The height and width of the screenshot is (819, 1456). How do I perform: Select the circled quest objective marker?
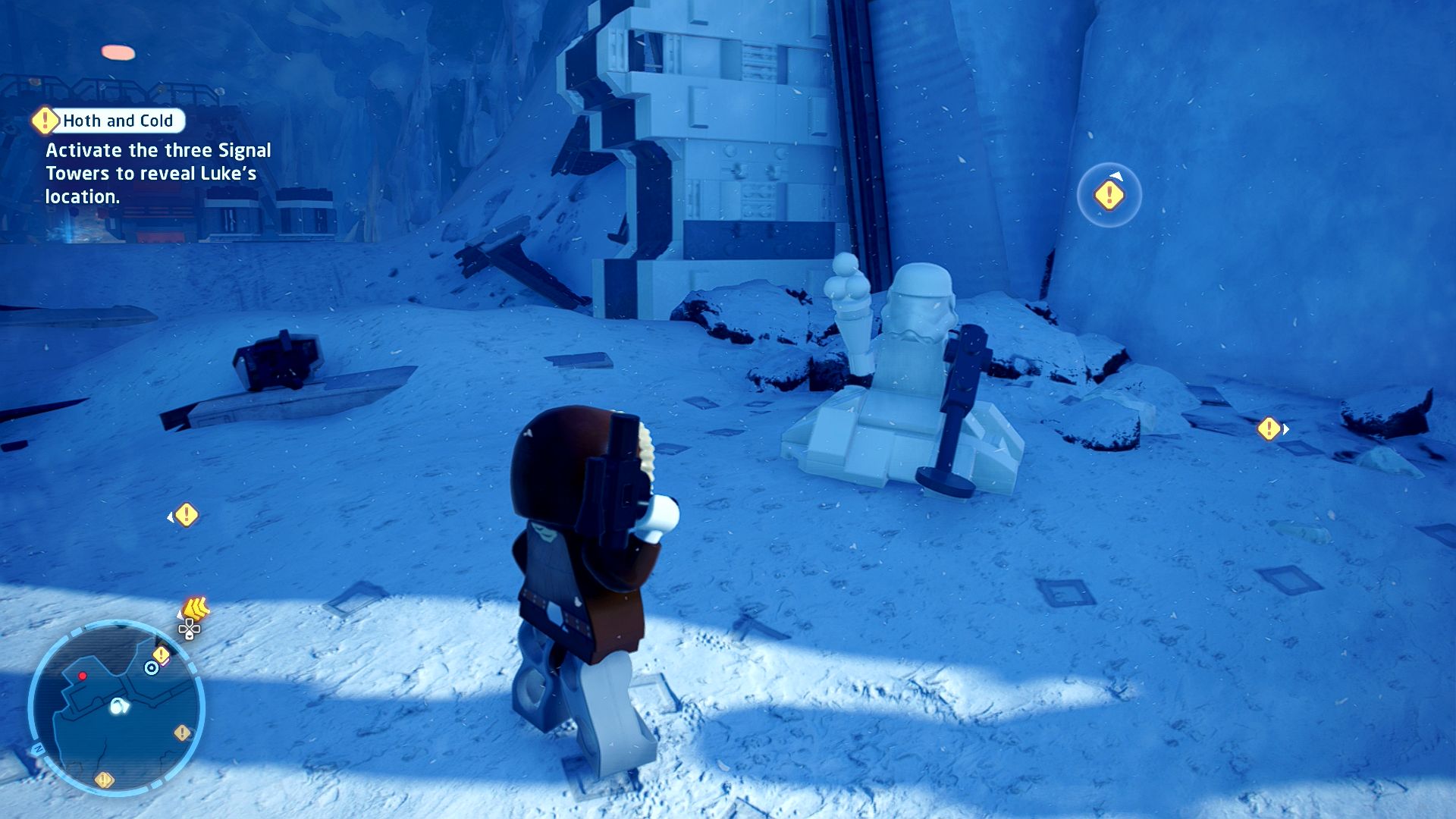[x=1109, y=196]
